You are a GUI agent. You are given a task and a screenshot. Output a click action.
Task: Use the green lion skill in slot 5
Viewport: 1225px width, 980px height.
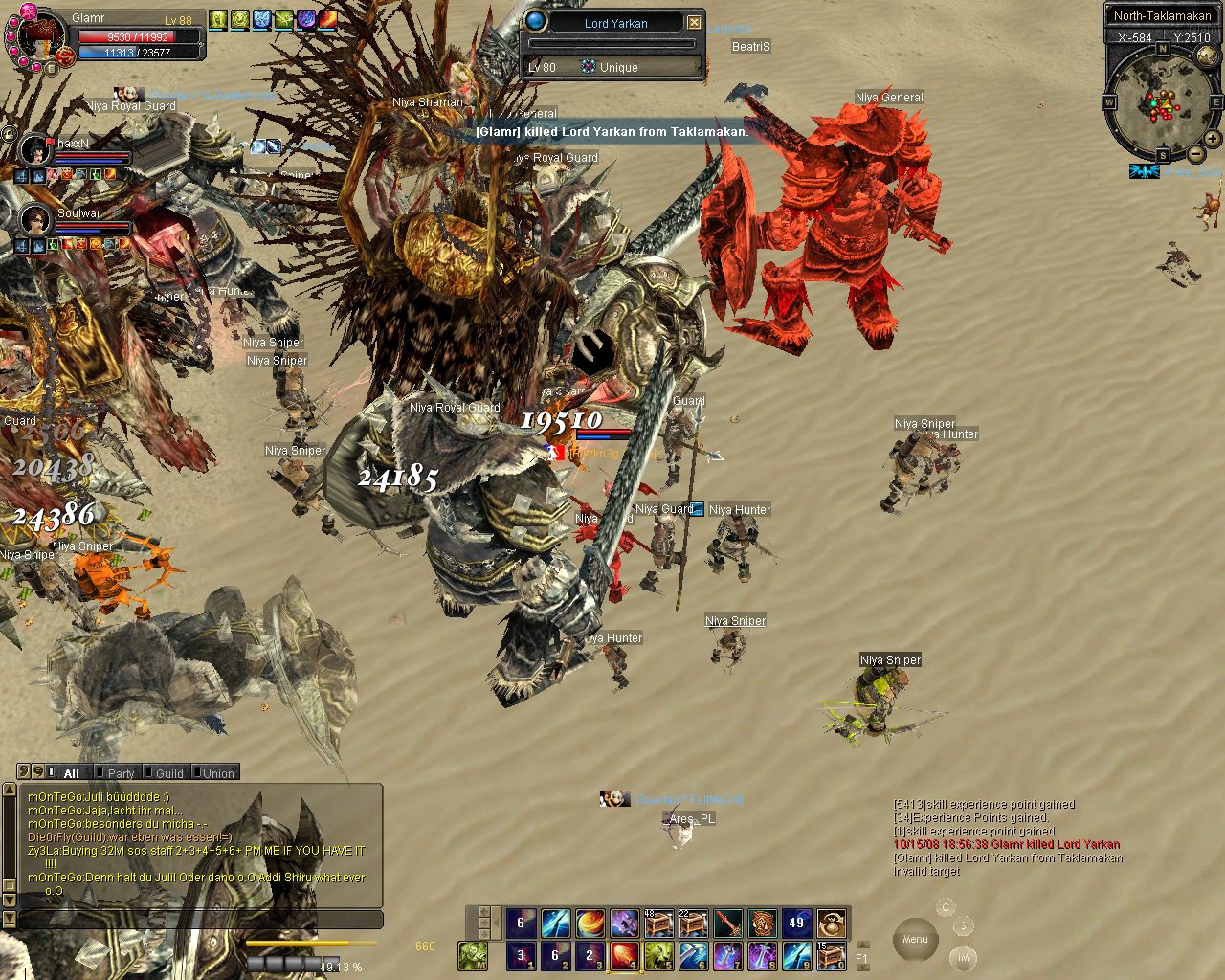658,955
